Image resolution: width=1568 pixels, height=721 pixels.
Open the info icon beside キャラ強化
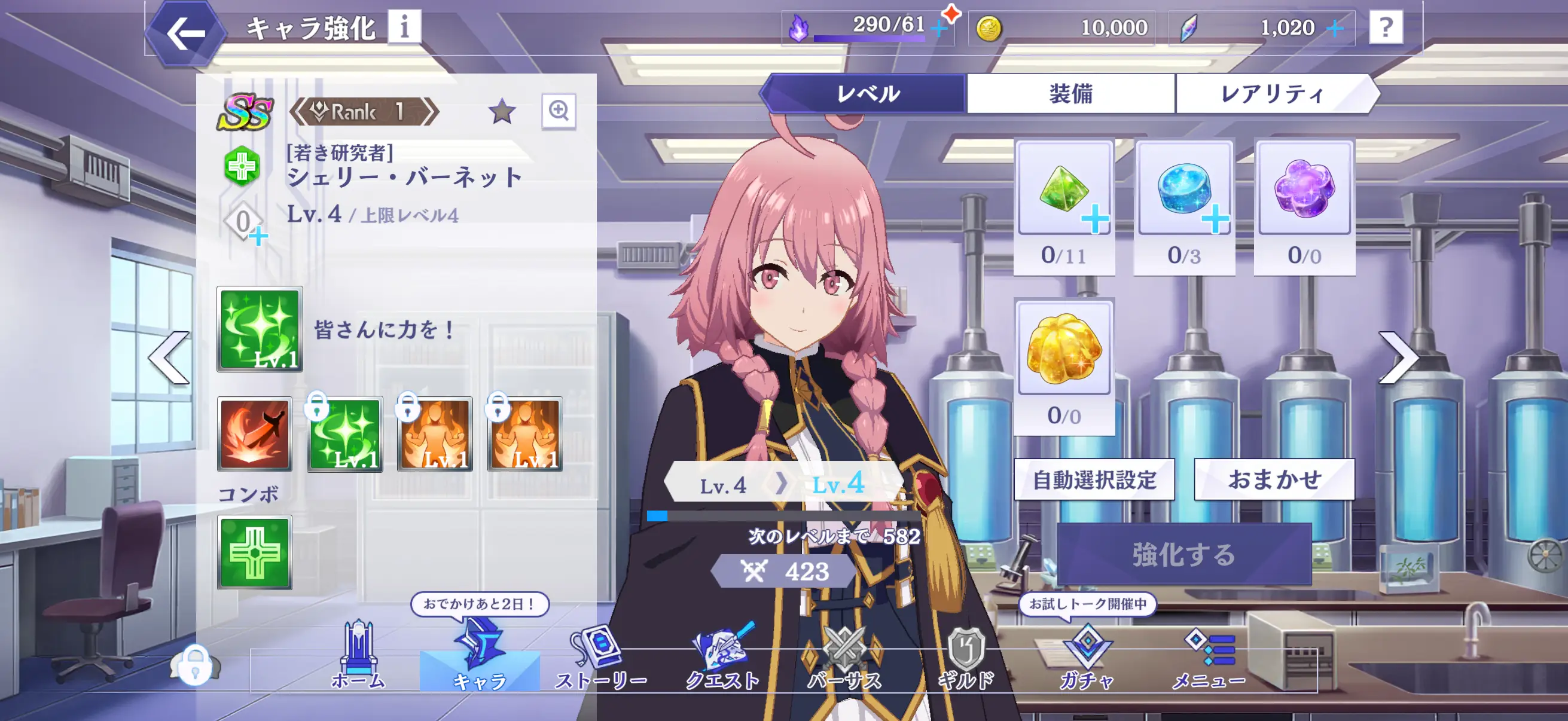click(405, 27)
